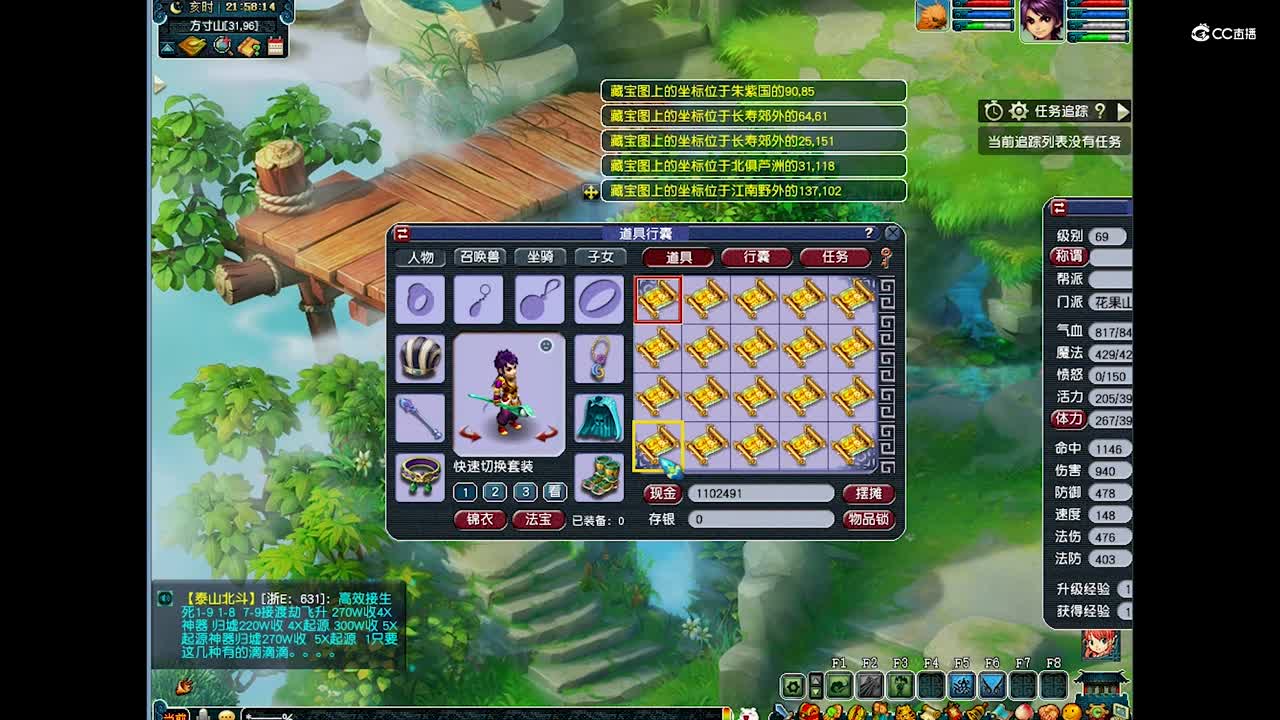Click the gear icon left of the F1 hotbar slot

coord(793,686)
